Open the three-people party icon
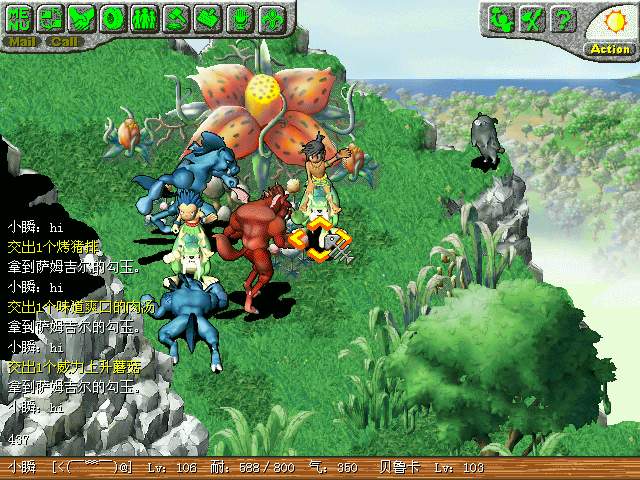 coord(145,18)
